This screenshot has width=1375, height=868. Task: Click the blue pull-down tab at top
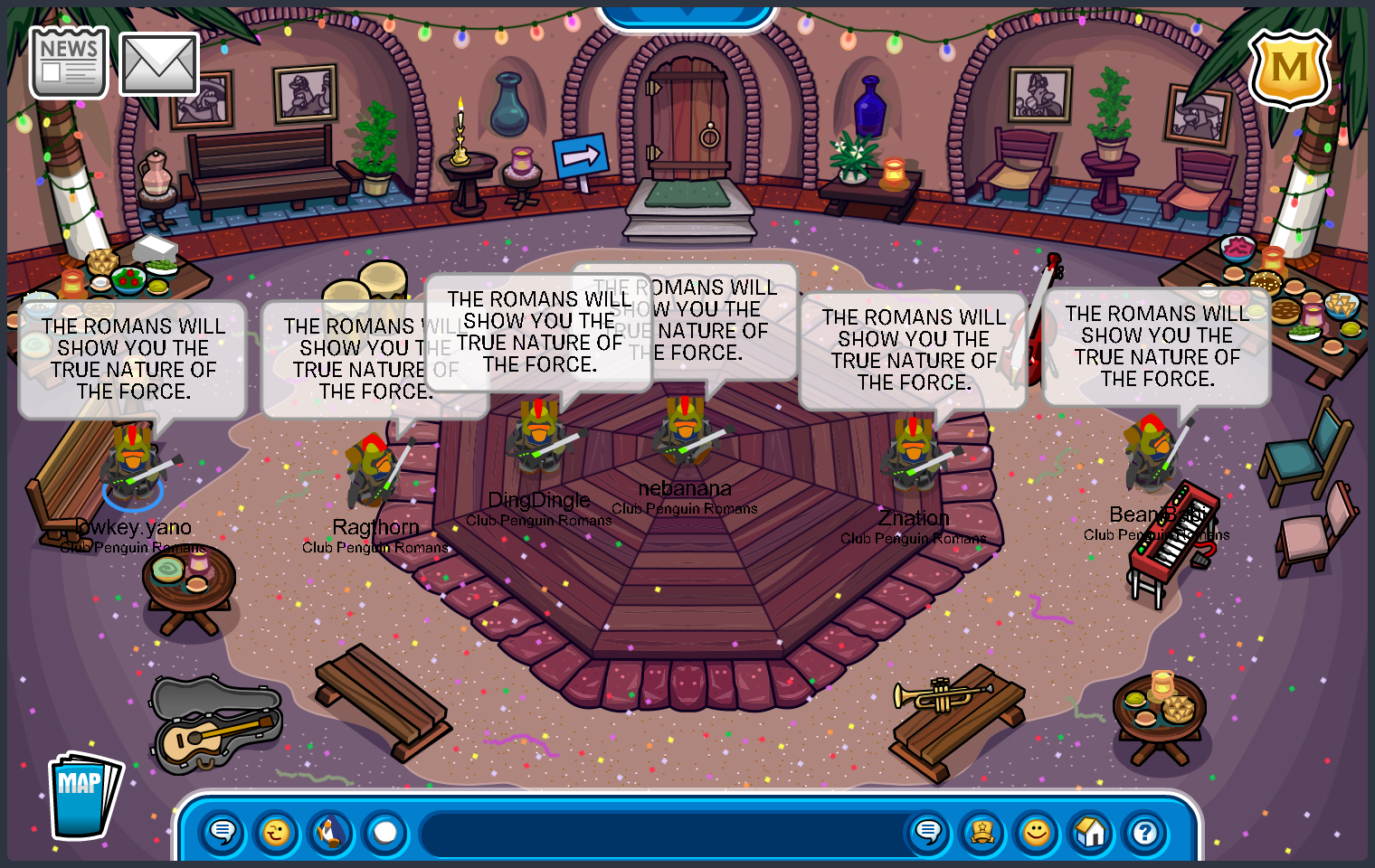[x=687, y=15]
